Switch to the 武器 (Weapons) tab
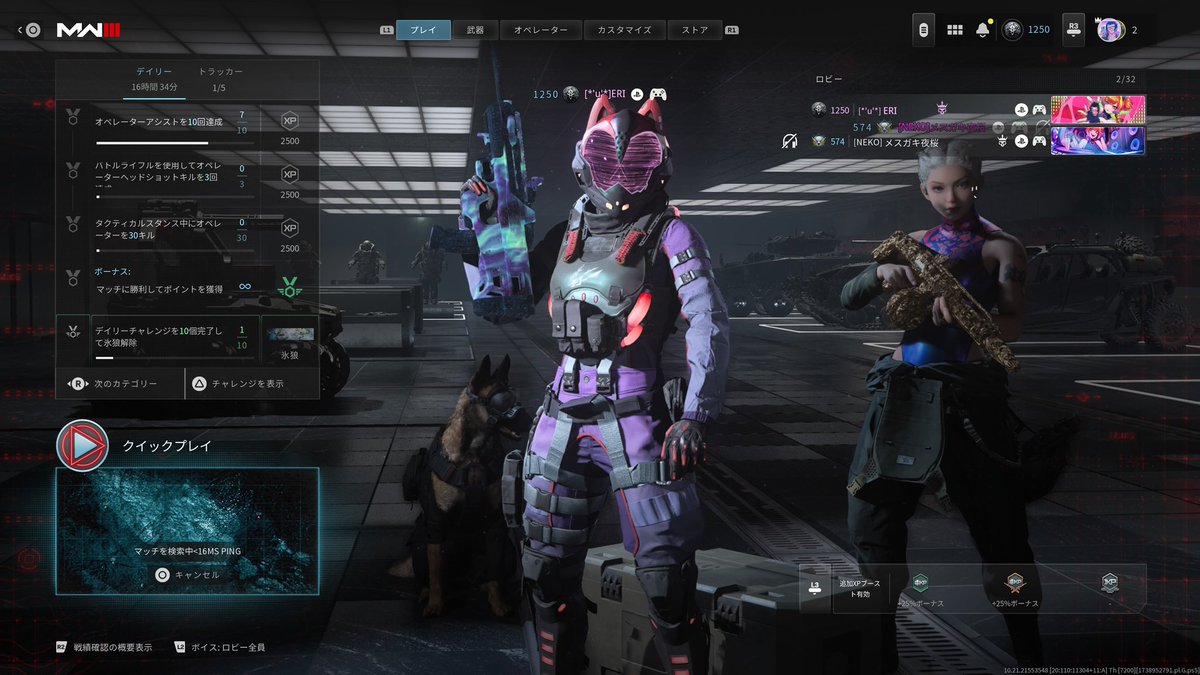Image resolution: width=1200 pixels, height=675 pixels. pyautogui.click(x=475, y=30)
